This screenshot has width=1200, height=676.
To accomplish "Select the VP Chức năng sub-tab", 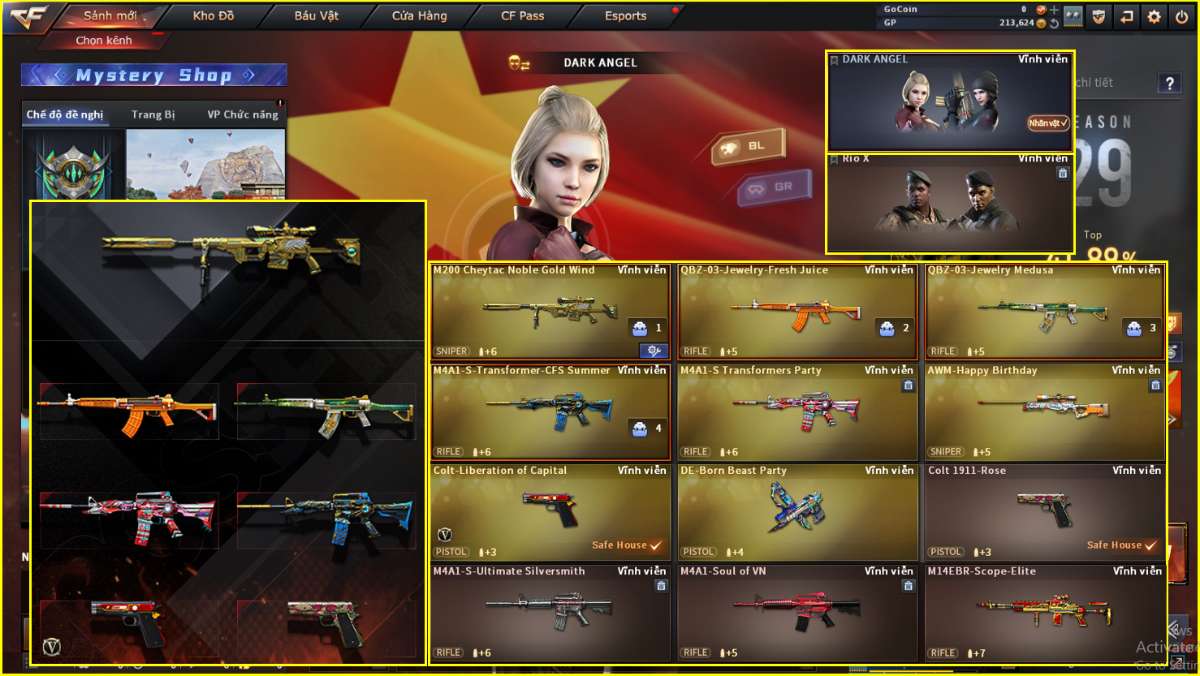I will pos(243,115).
